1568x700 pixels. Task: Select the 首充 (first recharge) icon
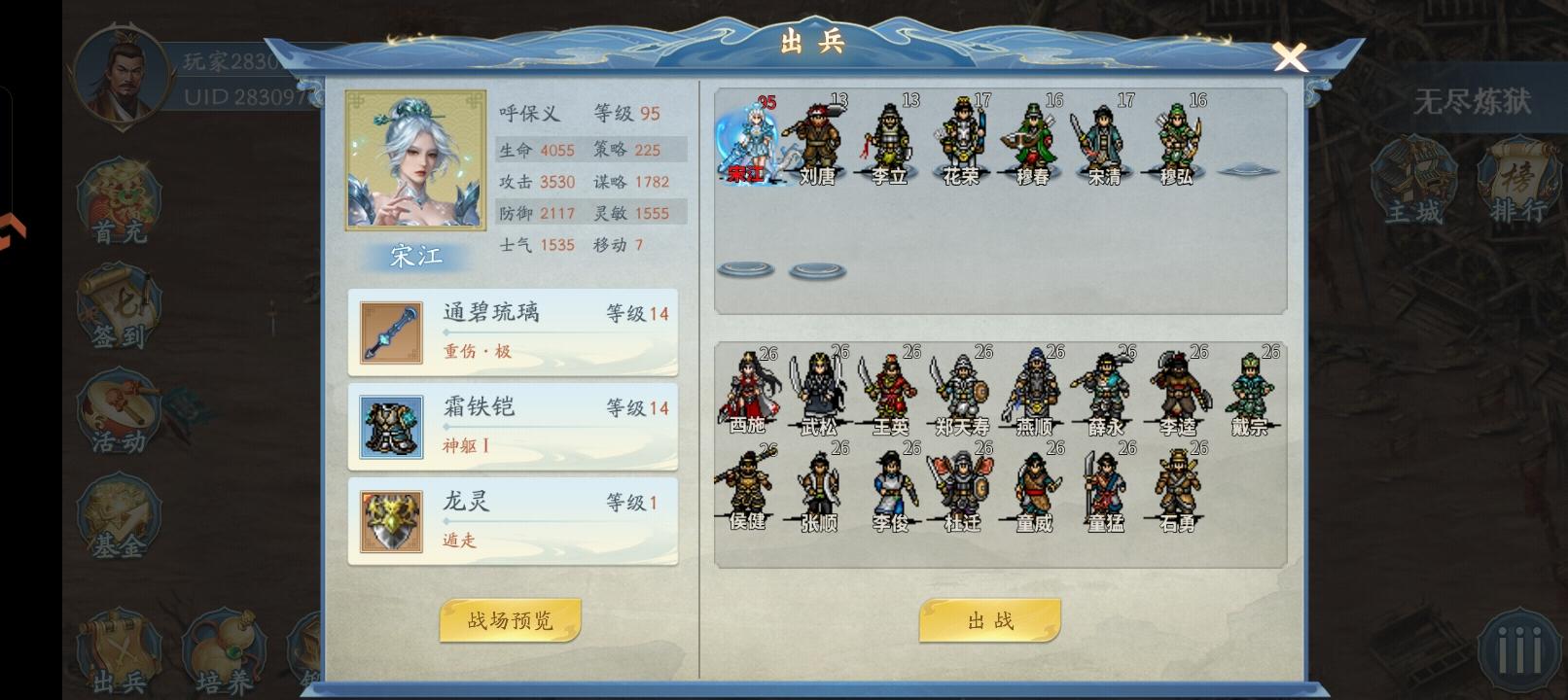pos(119,199)
